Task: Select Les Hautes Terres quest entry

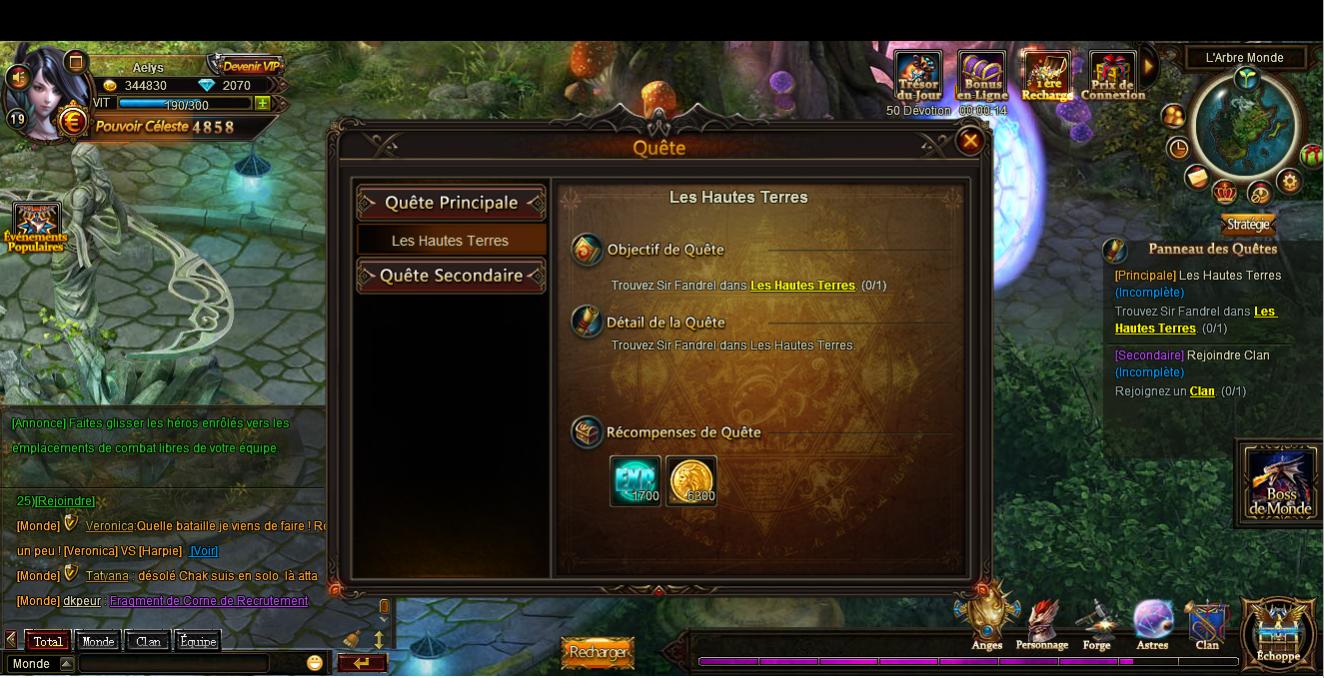Action: click(451, 241)
